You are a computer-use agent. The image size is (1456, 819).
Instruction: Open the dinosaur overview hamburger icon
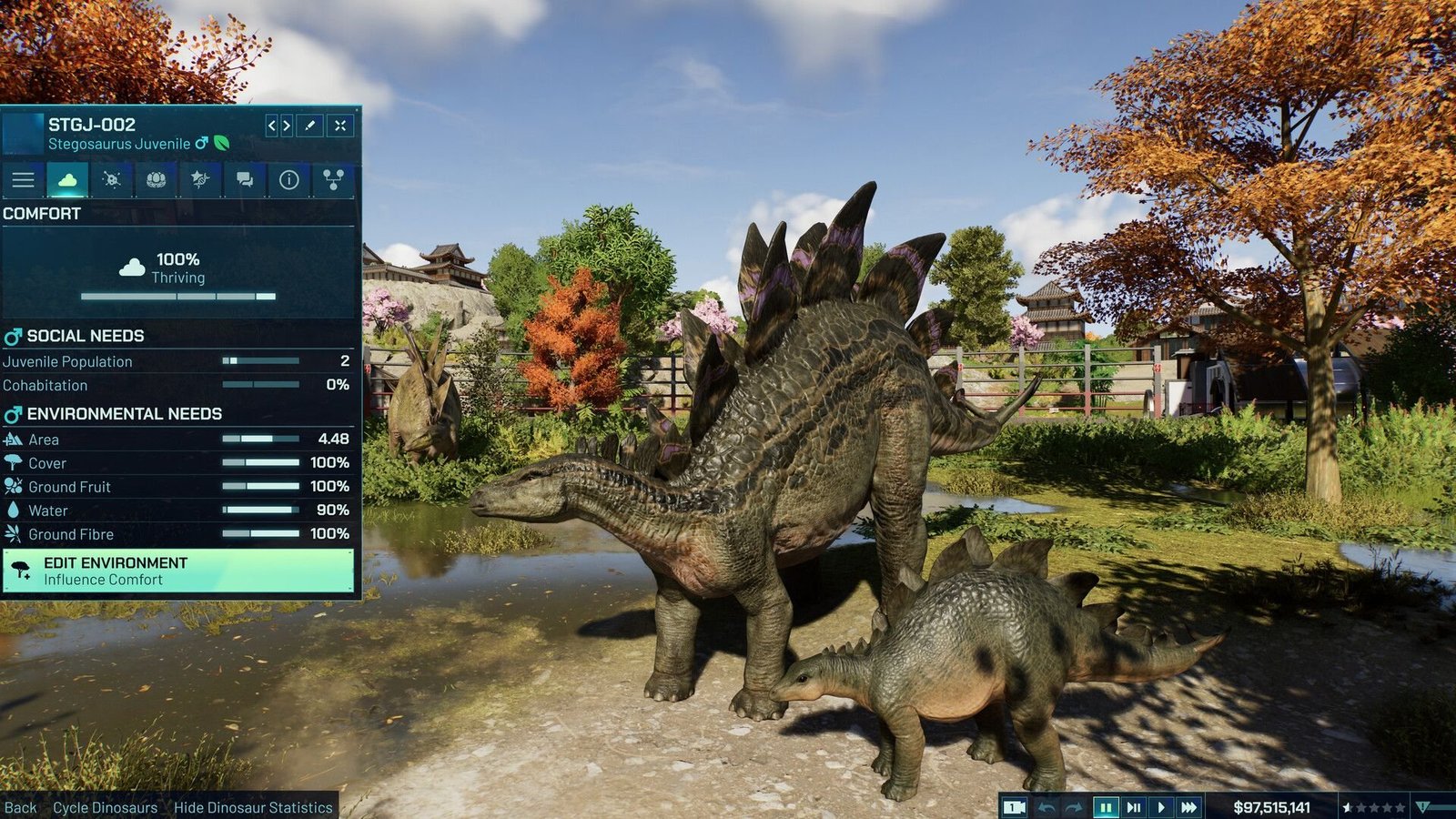tap(23, 179)
